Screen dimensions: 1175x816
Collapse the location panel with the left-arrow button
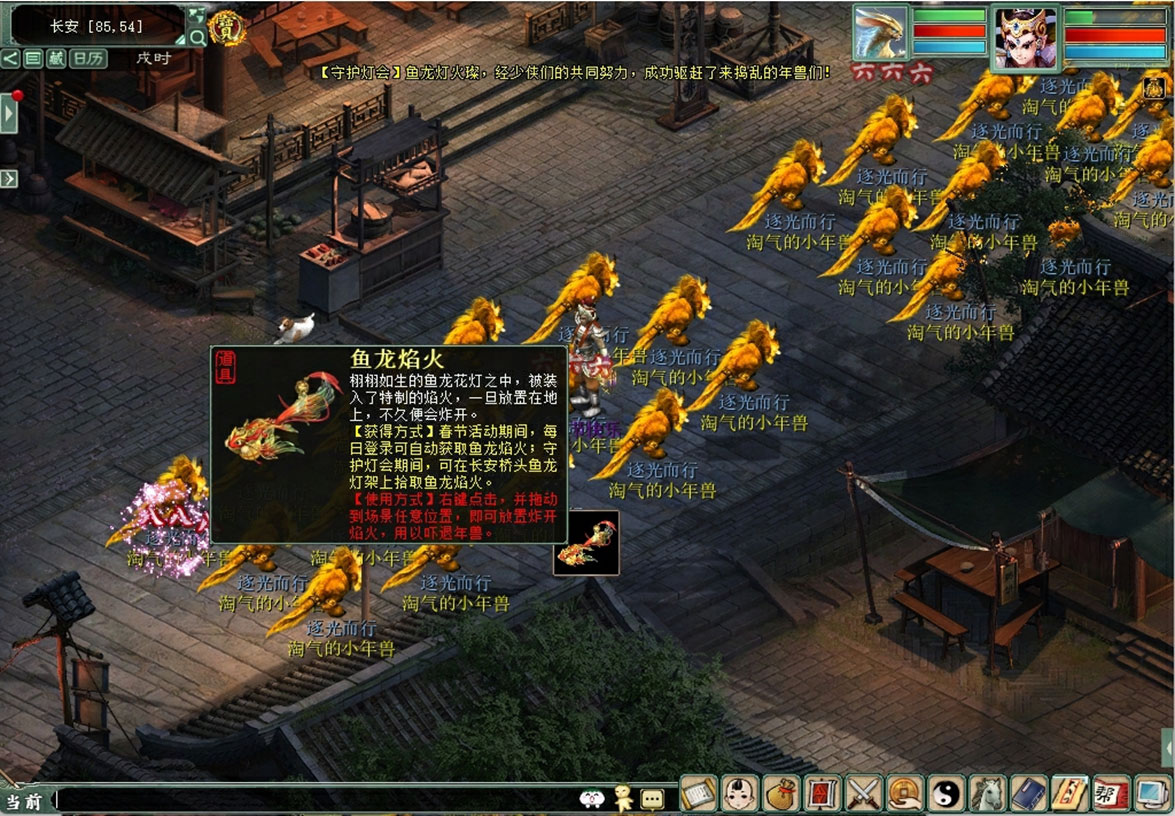10,58
